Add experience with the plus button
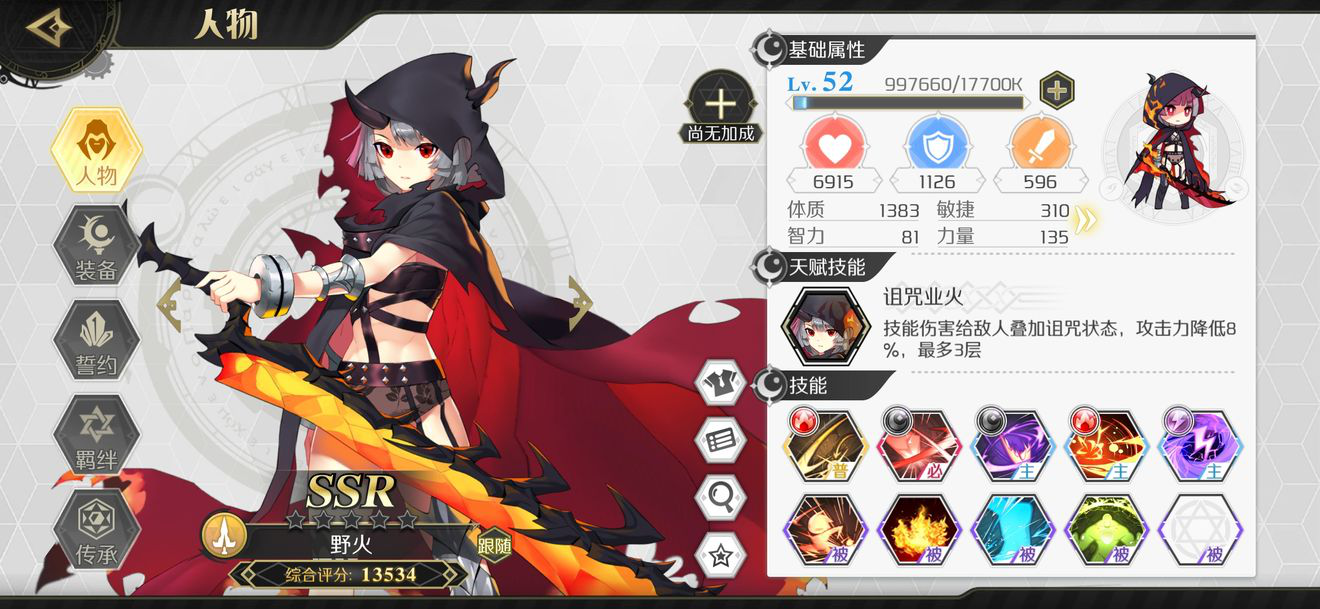The width and height of the screenshot is (1320, 609). 1056,90
